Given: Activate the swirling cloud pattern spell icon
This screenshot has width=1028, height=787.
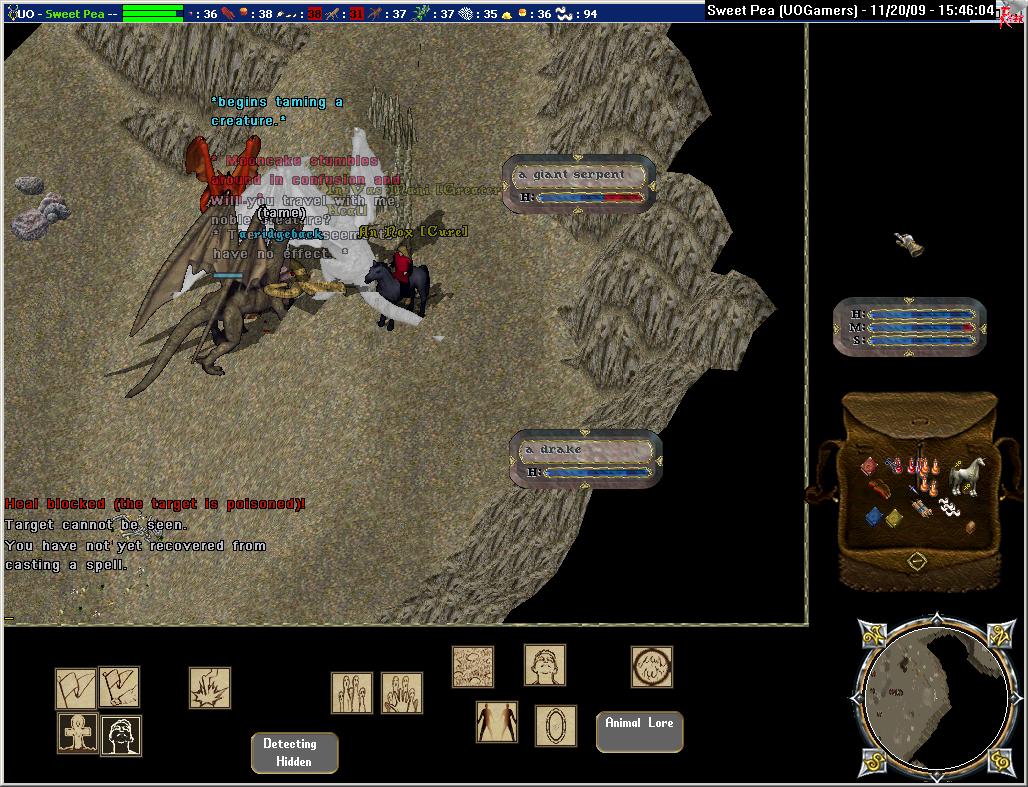Looking at the screenshot, I should click(x=473, y=667).
